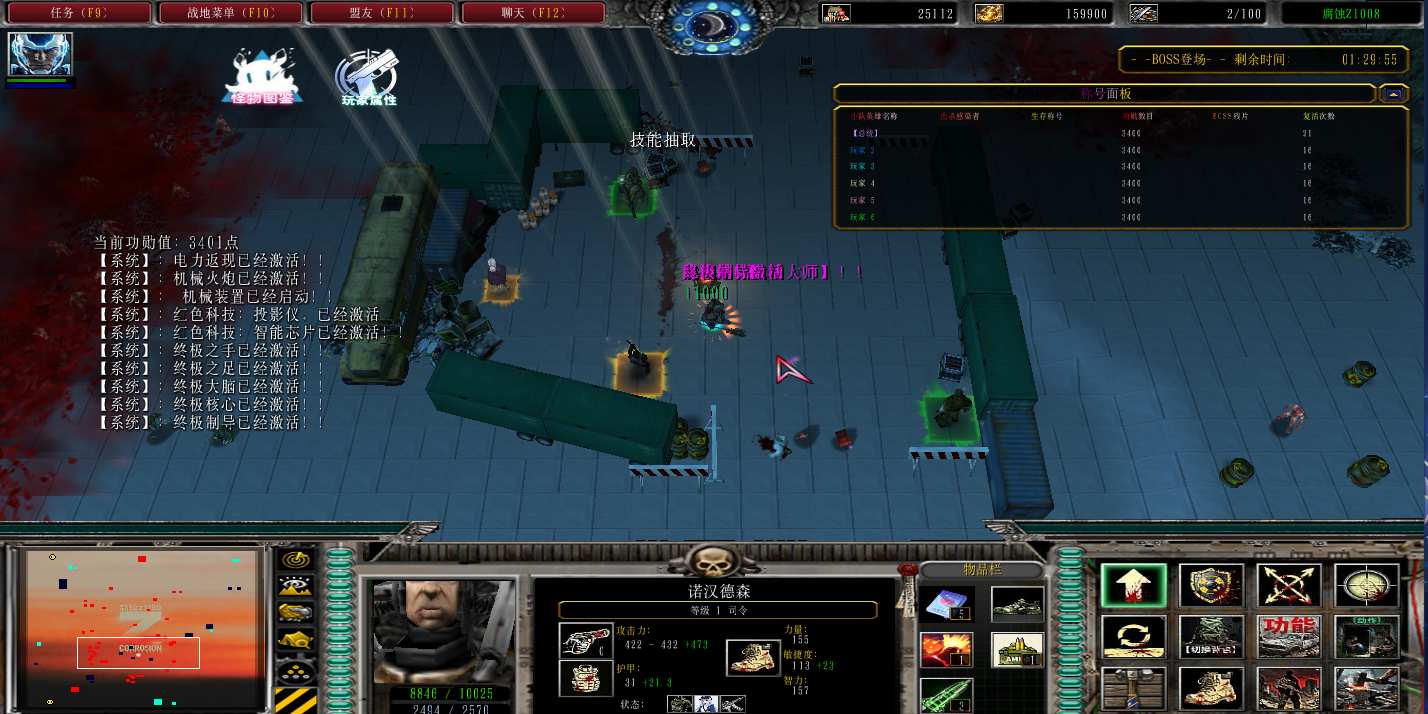Viewport: 1428px width, 714px height.
Task: Select the hero portrait icon at top left
Action: pos(40,55)
